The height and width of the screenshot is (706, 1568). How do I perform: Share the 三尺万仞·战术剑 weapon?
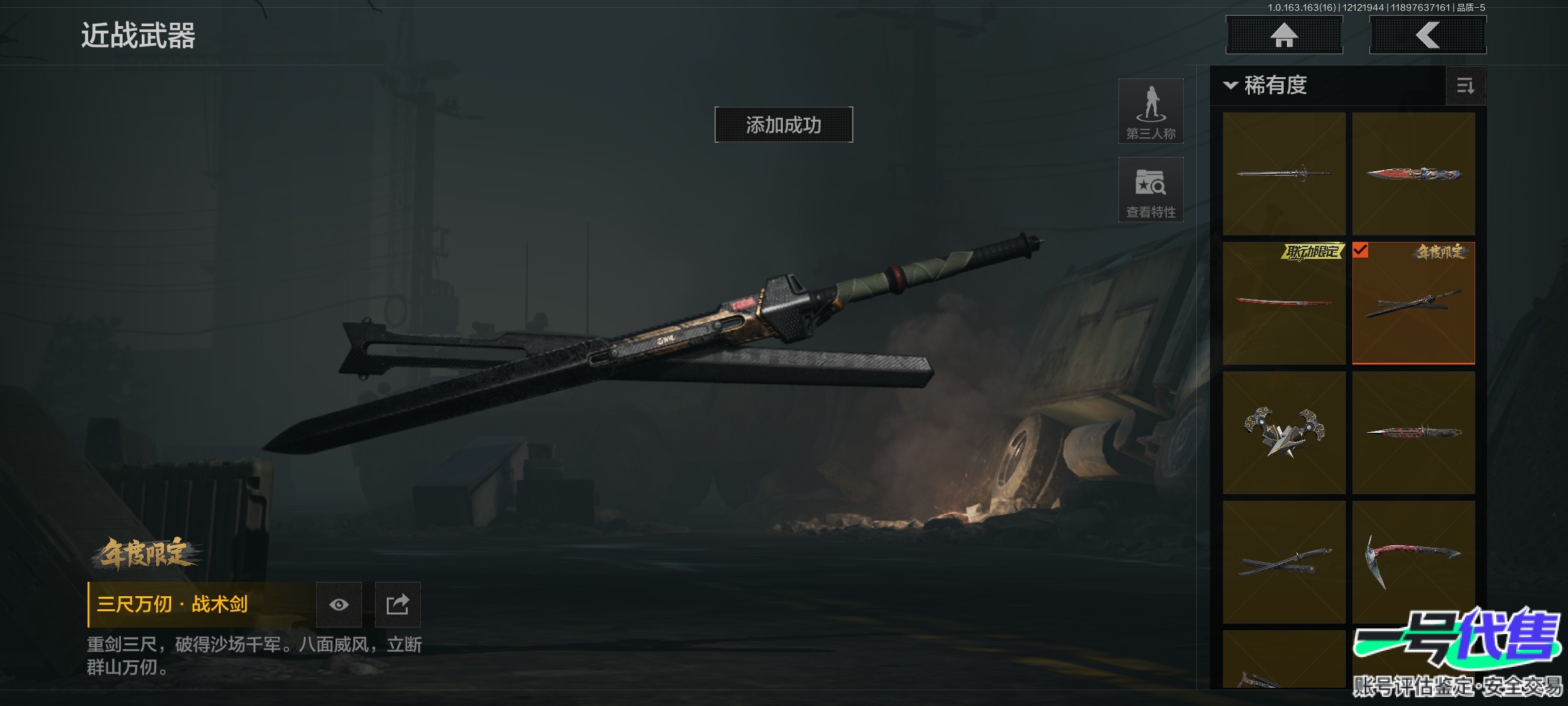pyautogui.click(x=397, y=605)
